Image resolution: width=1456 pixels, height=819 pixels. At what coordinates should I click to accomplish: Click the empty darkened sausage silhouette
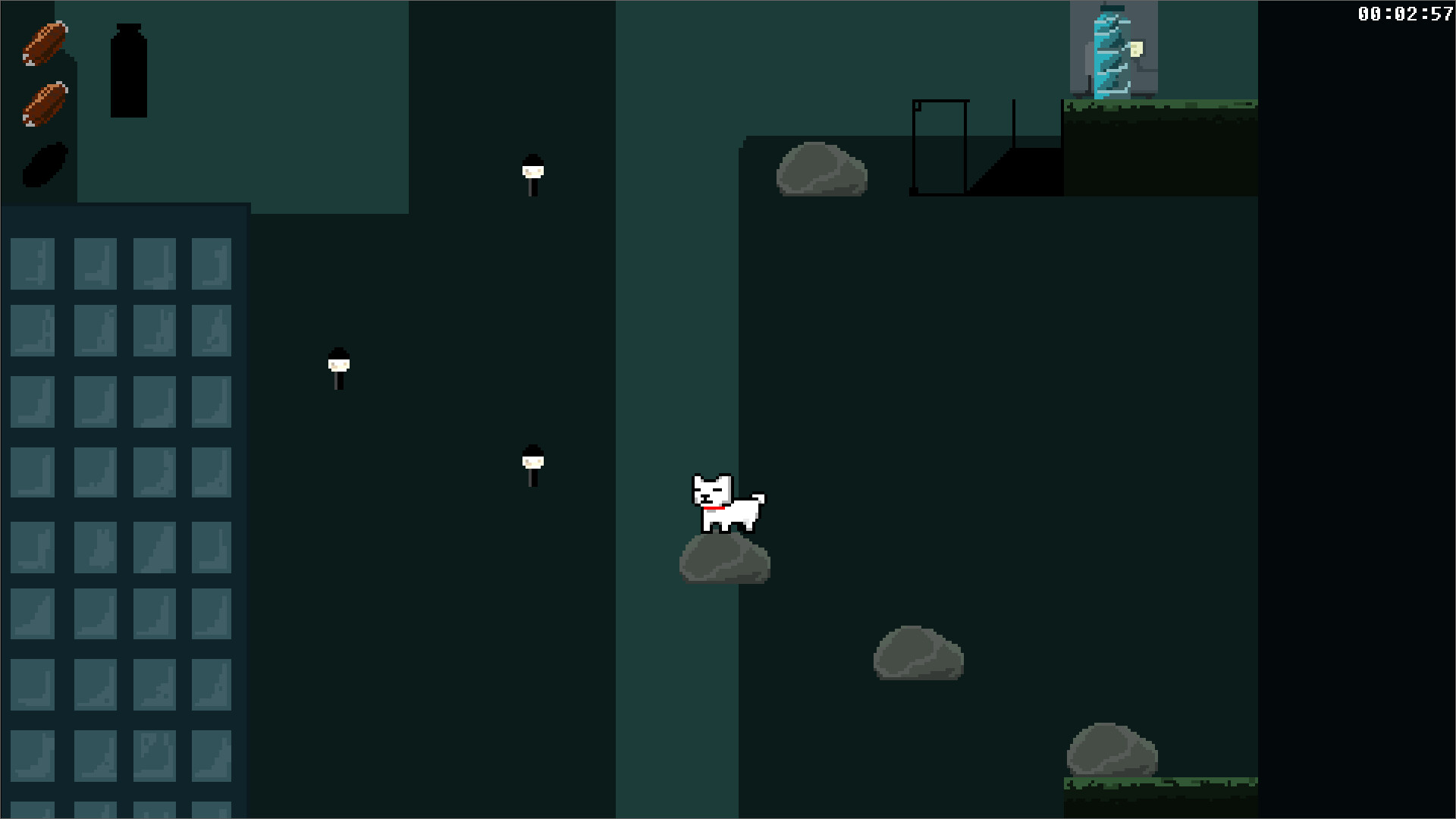[x=47, y=163]
